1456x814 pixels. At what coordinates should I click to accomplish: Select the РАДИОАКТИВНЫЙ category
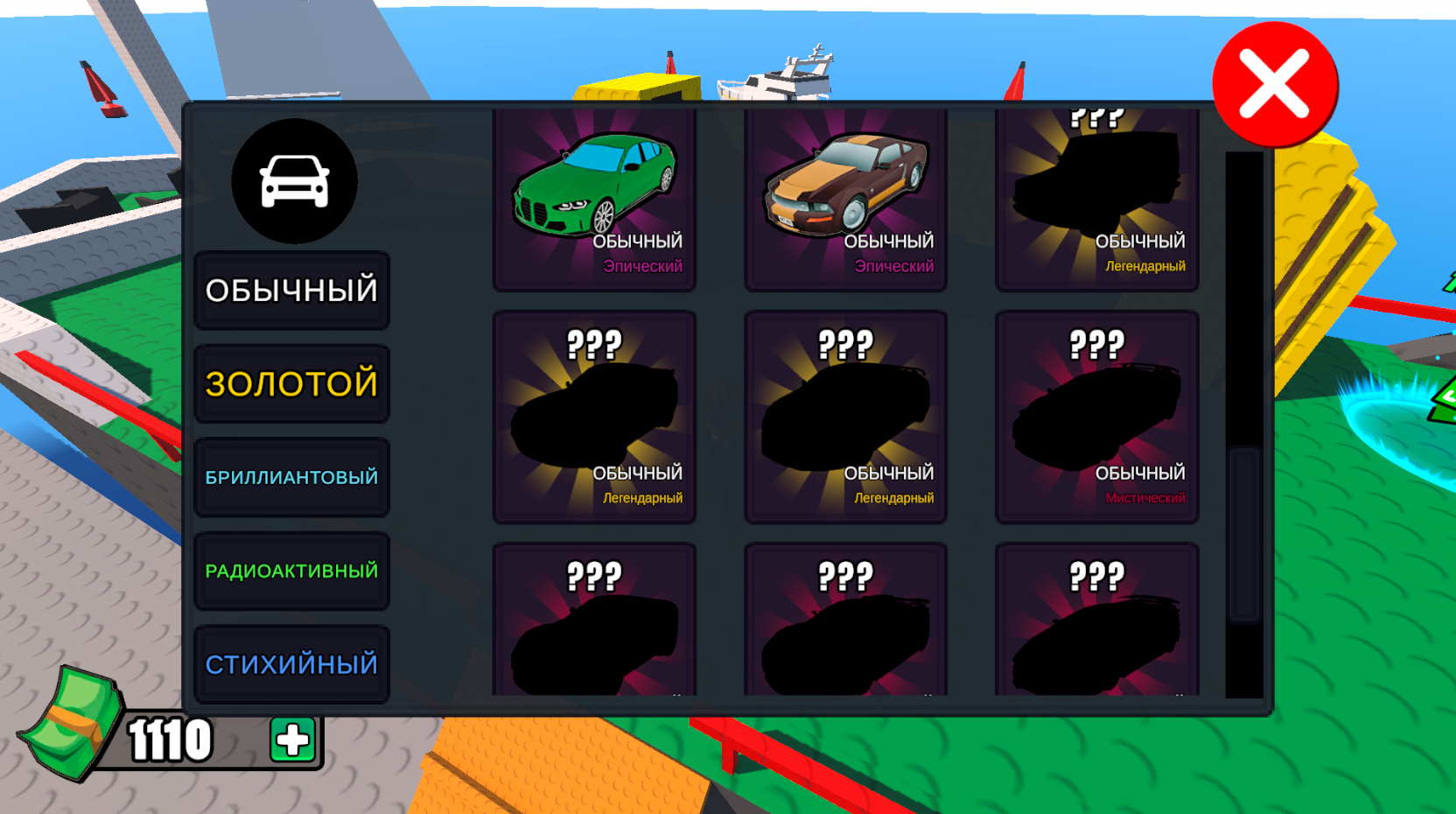pyautogui.click(x=291, y=570)
